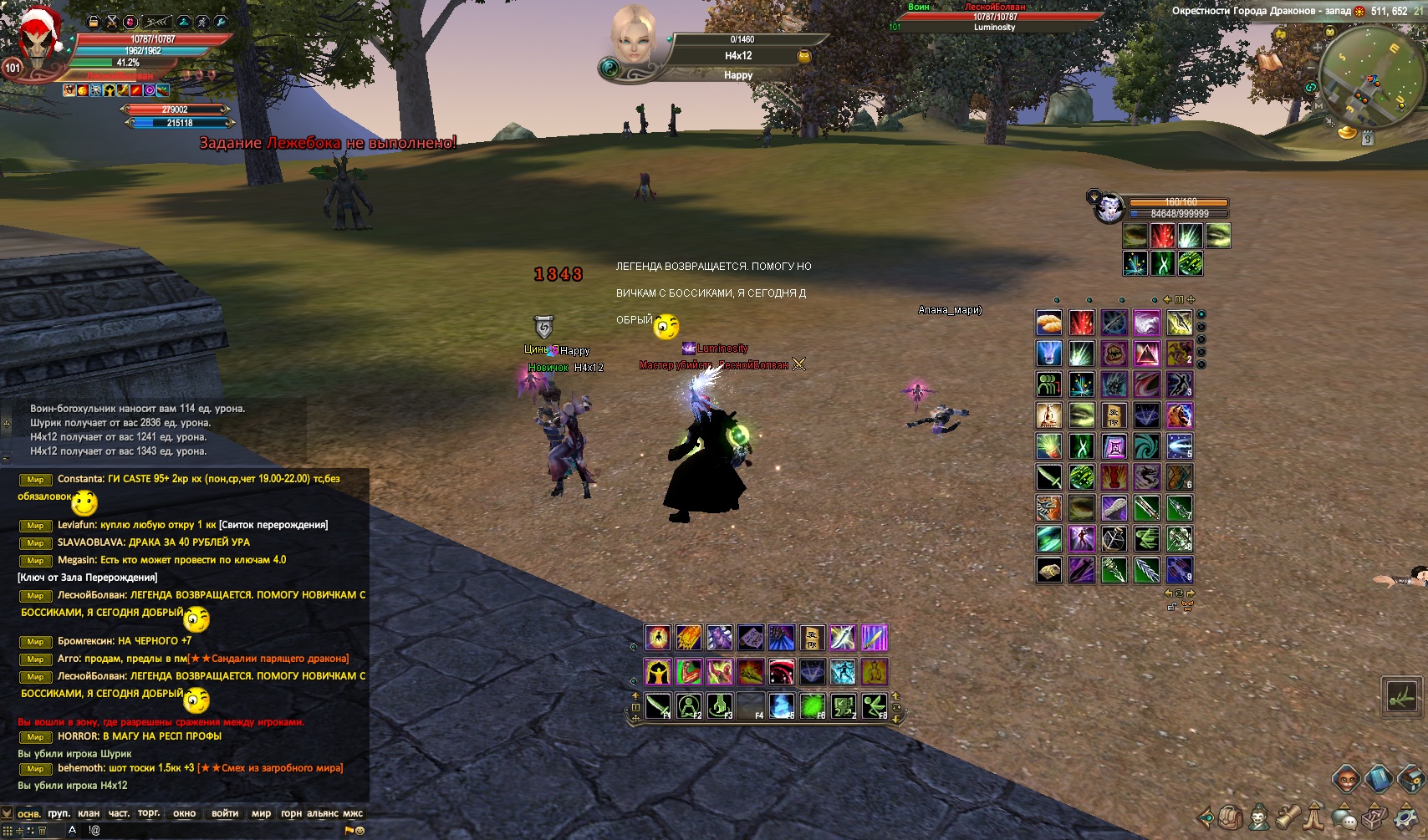Open the blue book icon
Viewport: 1428px width, 840px height.
[1378, 779]
